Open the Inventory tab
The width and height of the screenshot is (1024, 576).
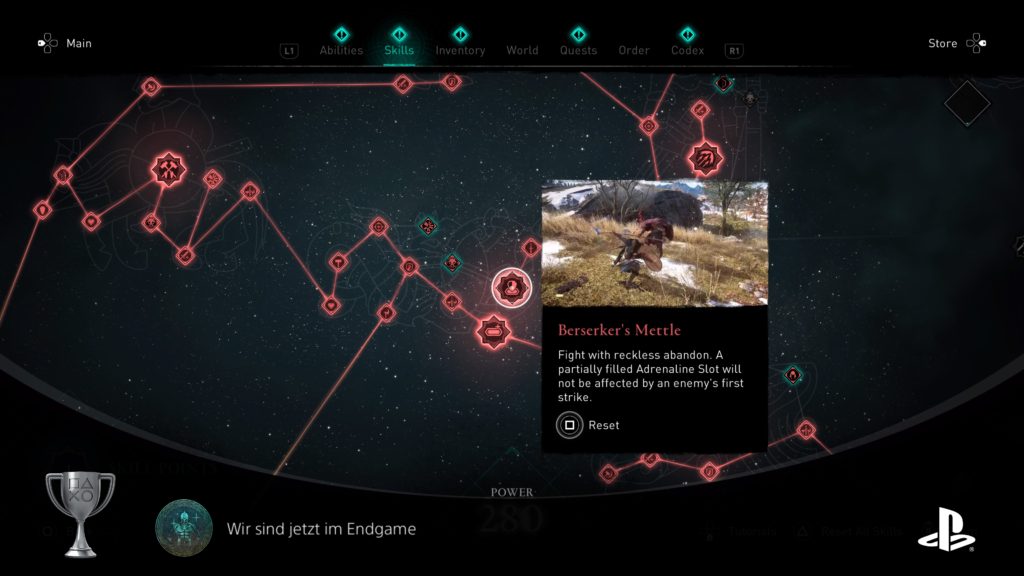(460, 50)
